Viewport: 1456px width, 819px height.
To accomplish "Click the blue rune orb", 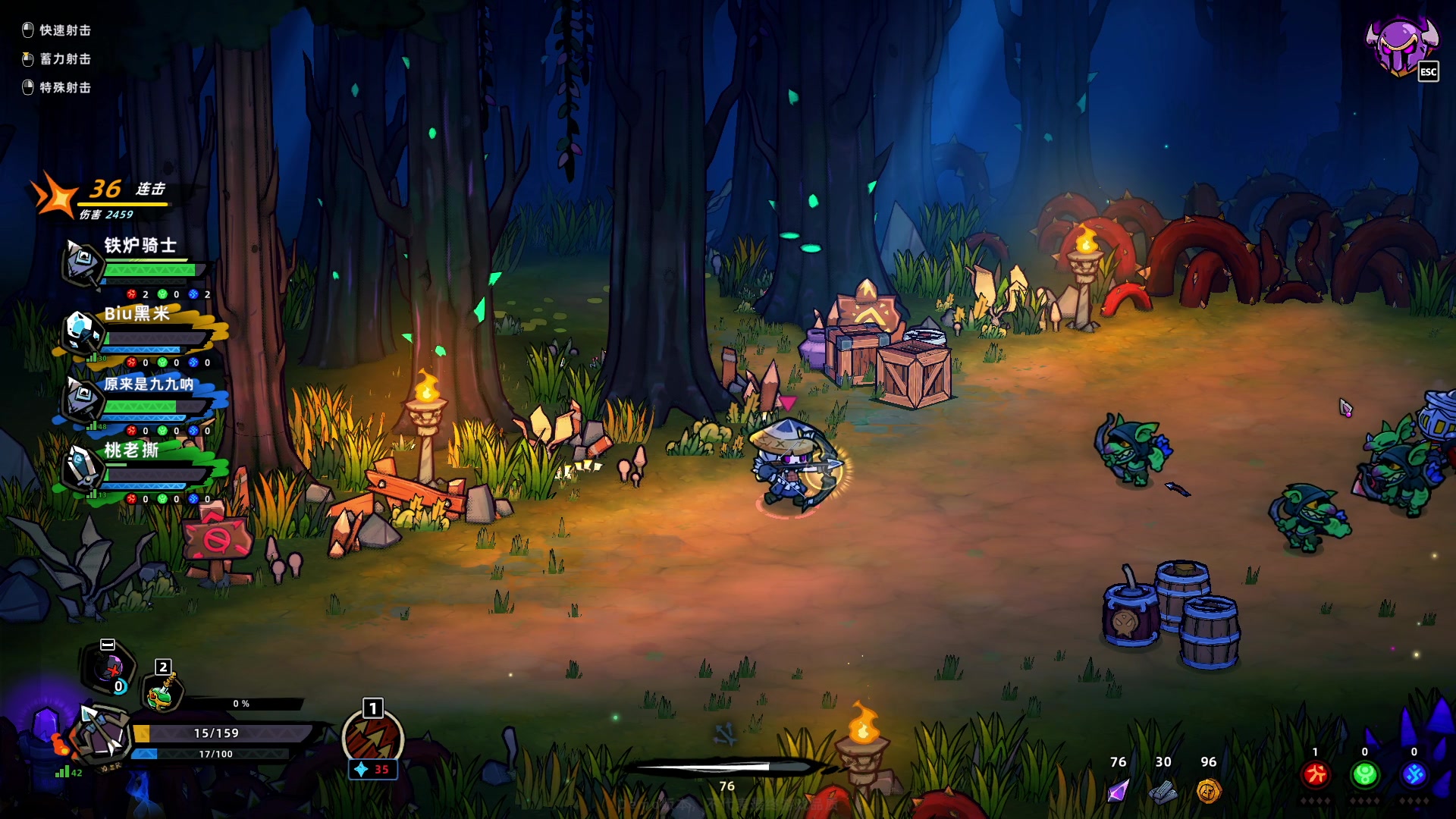I will click(x=1414, y=774).
